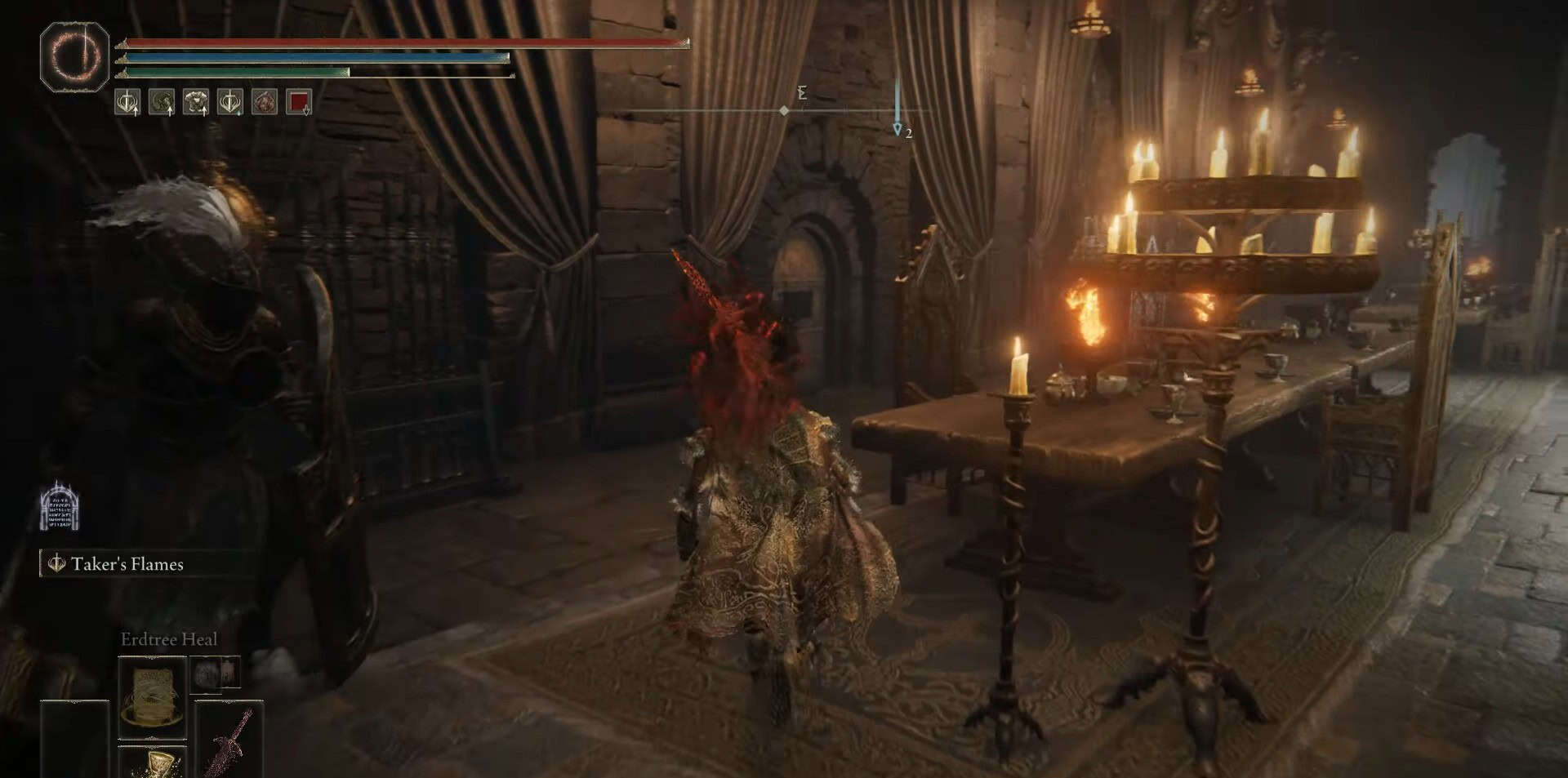Image resolution: width=1568 pixels, height=778 pixels.
Task: Click the Great Rune ring icon
Action: pos(74,57)
